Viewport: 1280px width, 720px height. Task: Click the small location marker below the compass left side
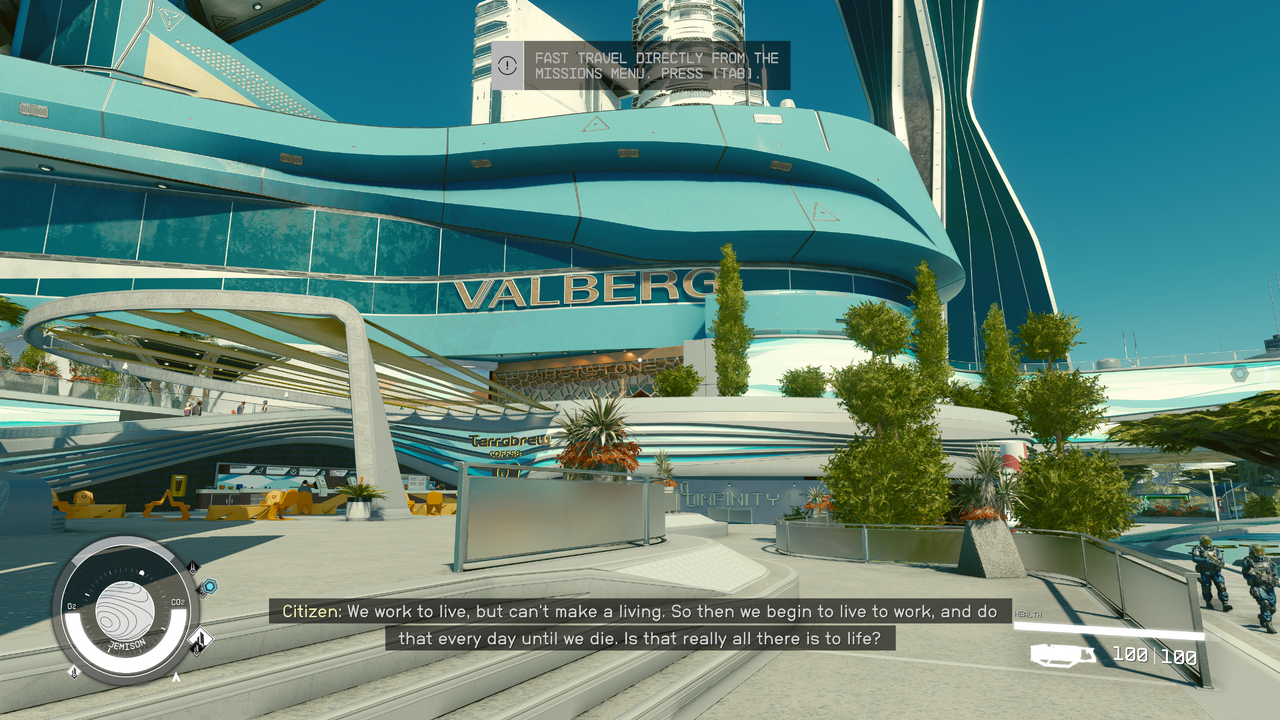74,673
